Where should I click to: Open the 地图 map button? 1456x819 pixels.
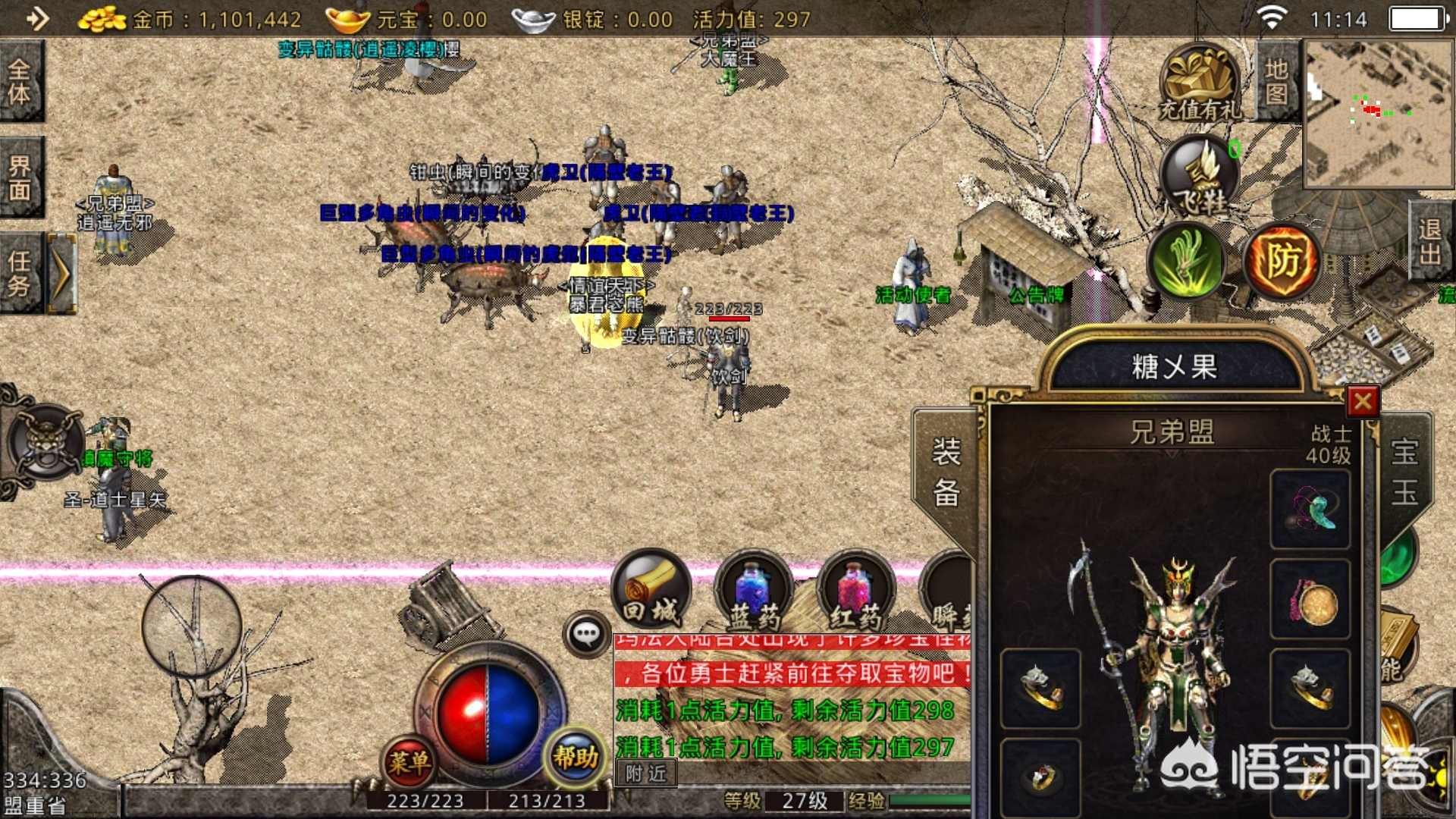click(x=1277, y=81)
